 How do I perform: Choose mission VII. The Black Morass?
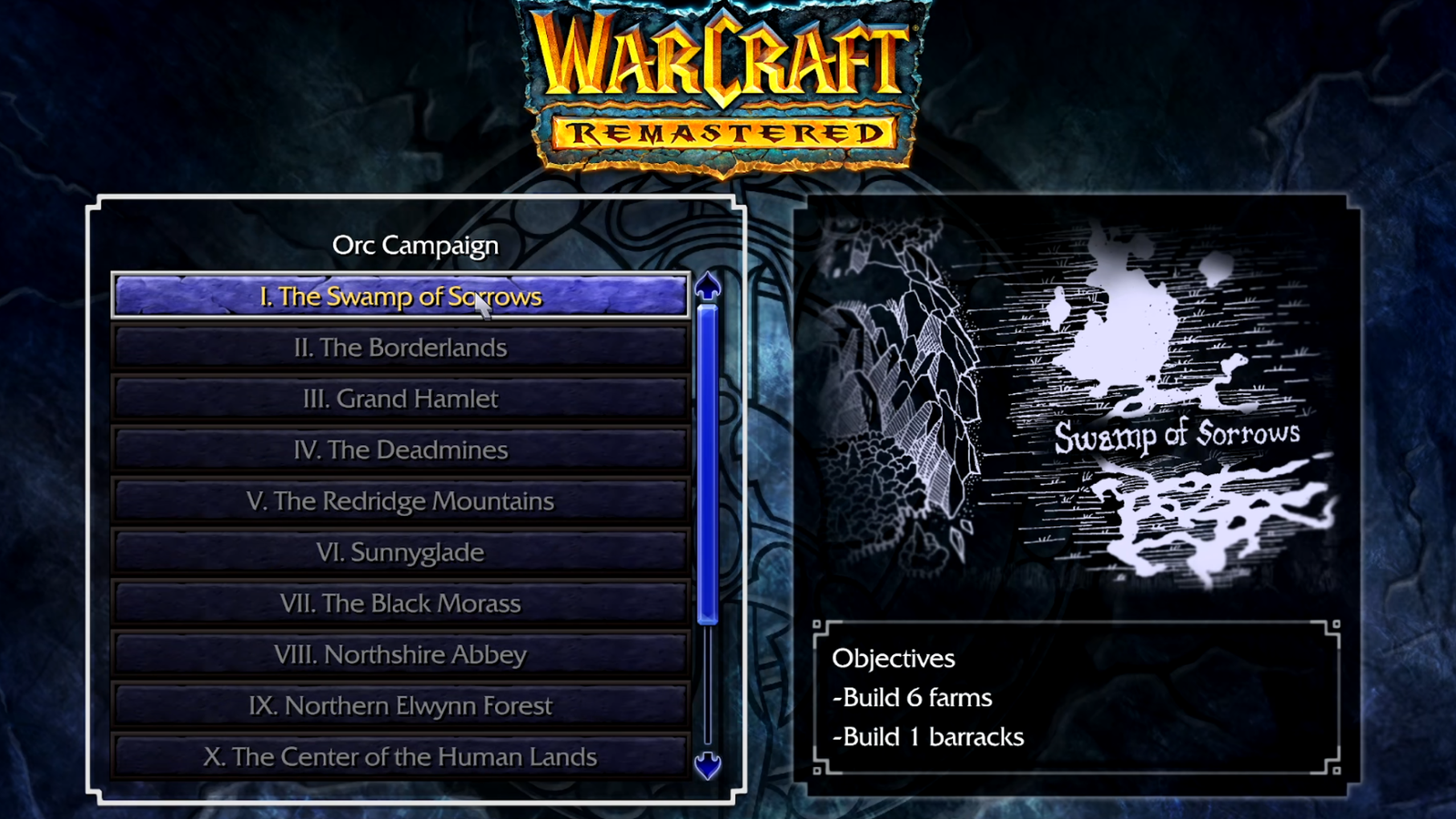tap(400, 602)
